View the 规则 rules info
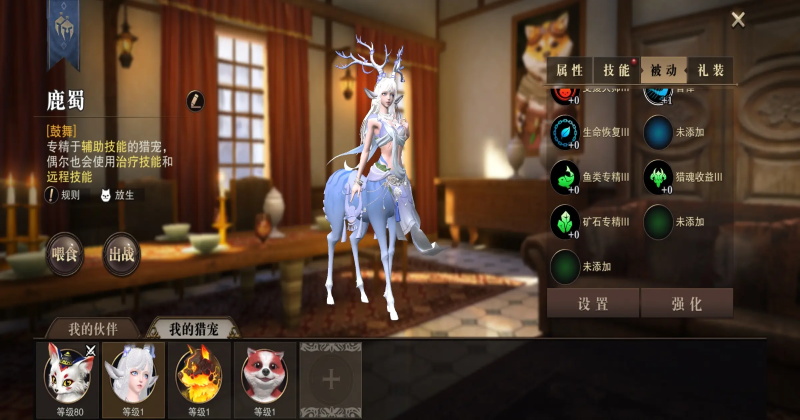The image size is (800, 420). tap(60, 195)
